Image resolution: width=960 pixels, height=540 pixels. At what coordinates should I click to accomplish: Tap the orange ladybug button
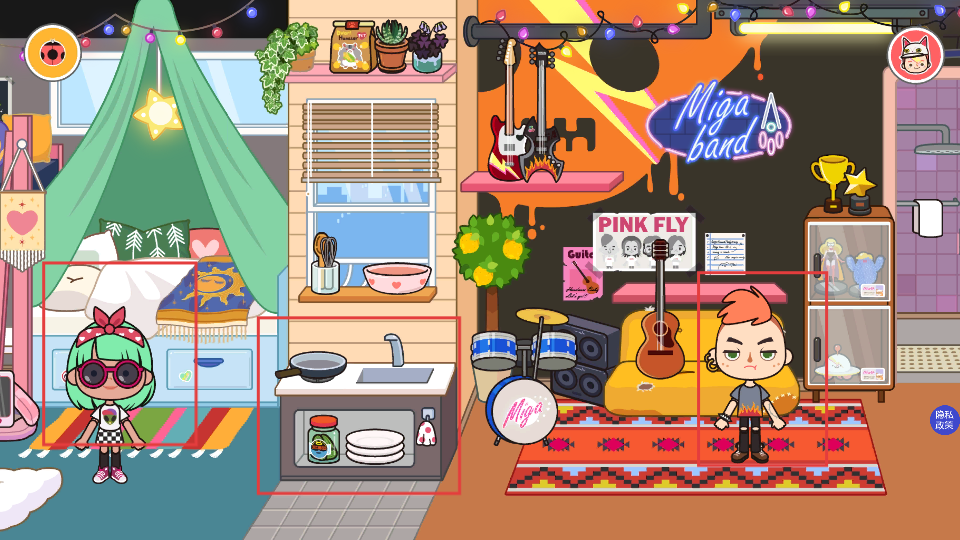(53, 52)
